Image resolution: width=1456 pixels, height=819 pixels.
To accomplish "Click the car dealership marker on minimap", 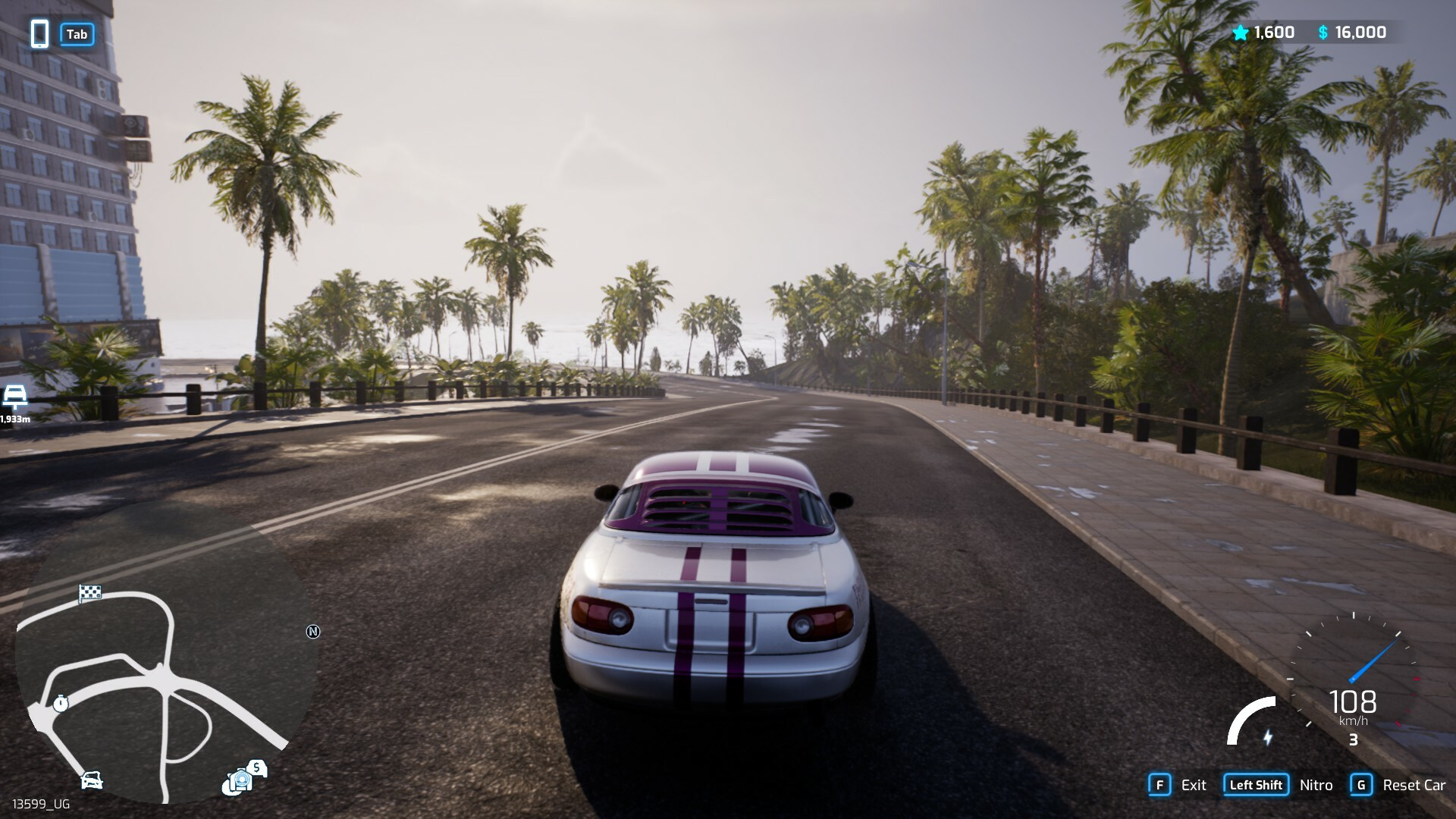I will (x=91, y=780).
